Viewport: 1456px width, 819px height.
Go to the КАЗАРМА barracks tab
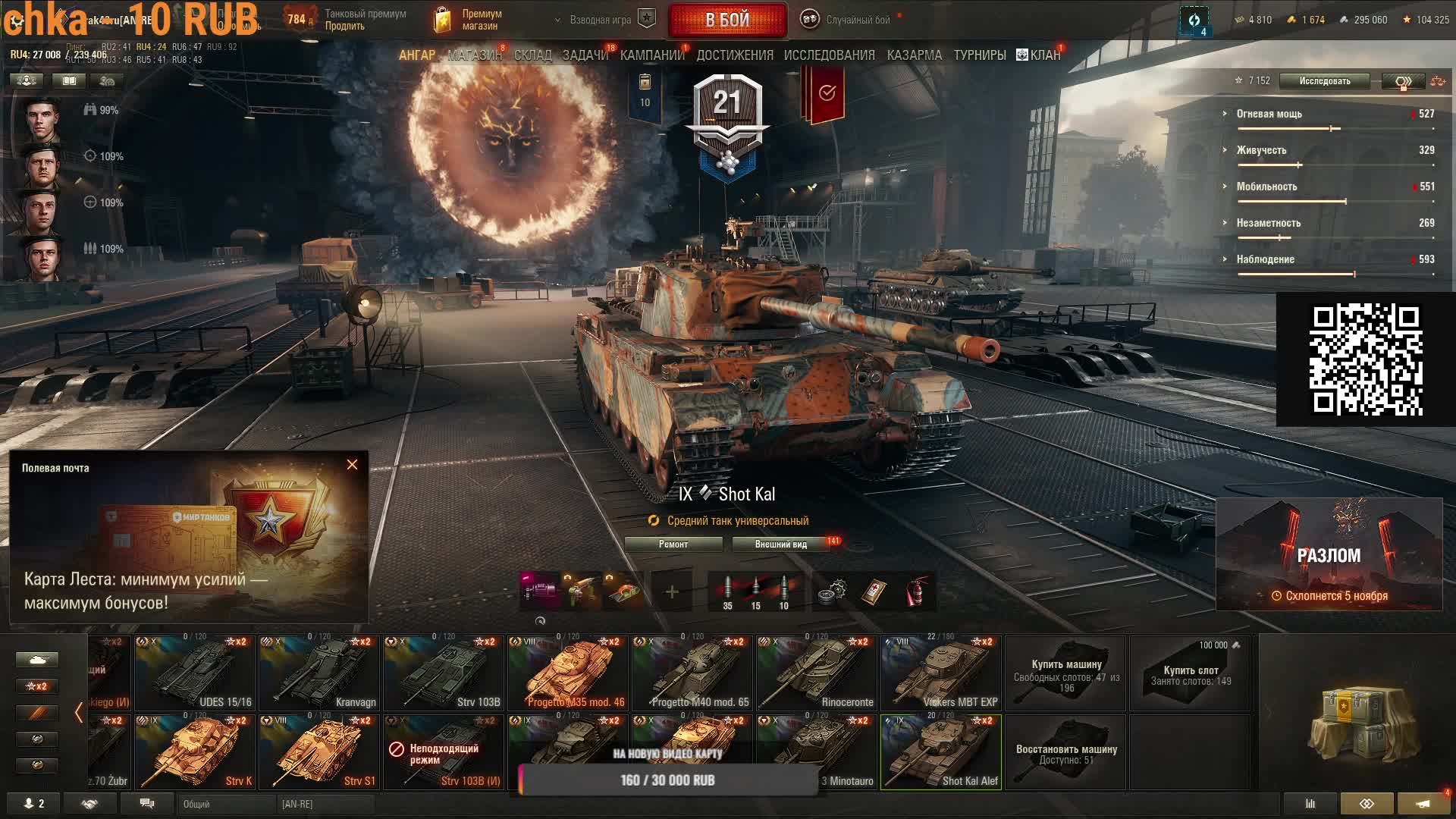(914, 55)
